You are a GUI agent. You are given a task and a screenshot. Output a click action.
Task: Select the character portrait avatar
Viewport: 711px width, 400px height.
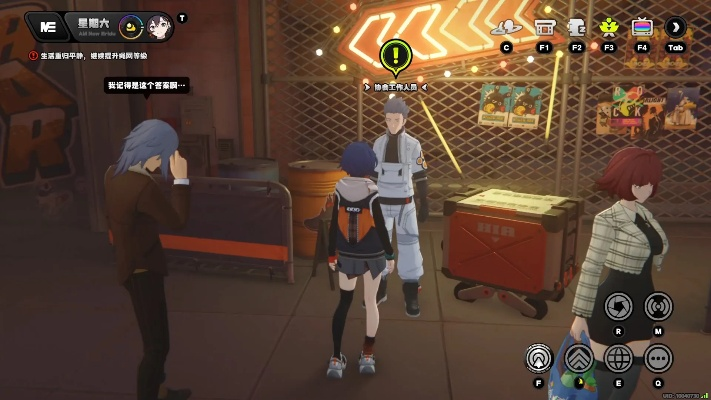pos(159,27)
